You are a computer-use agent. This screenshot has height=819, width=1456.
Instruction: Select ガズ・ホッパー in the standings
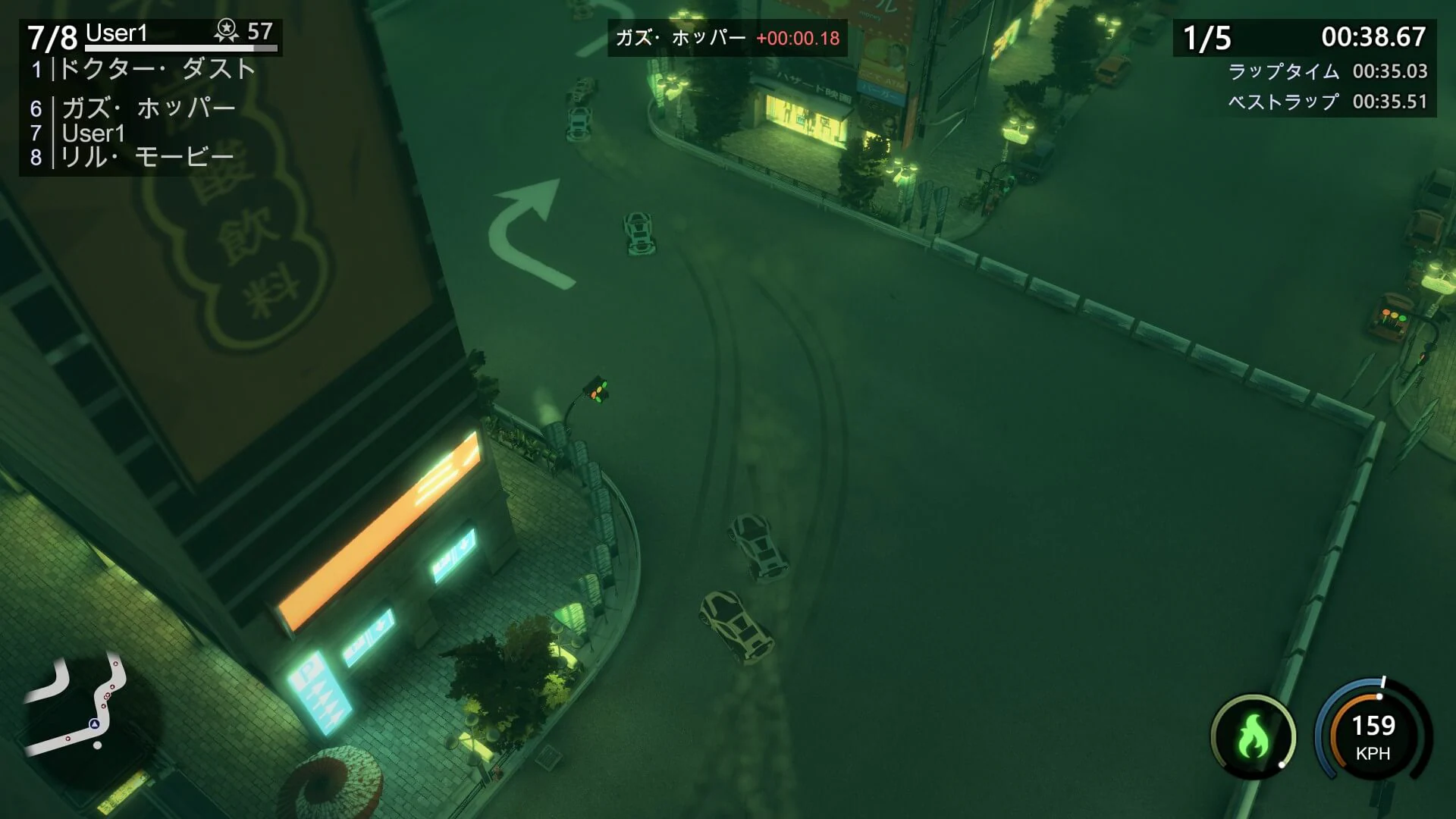[148, 107]
